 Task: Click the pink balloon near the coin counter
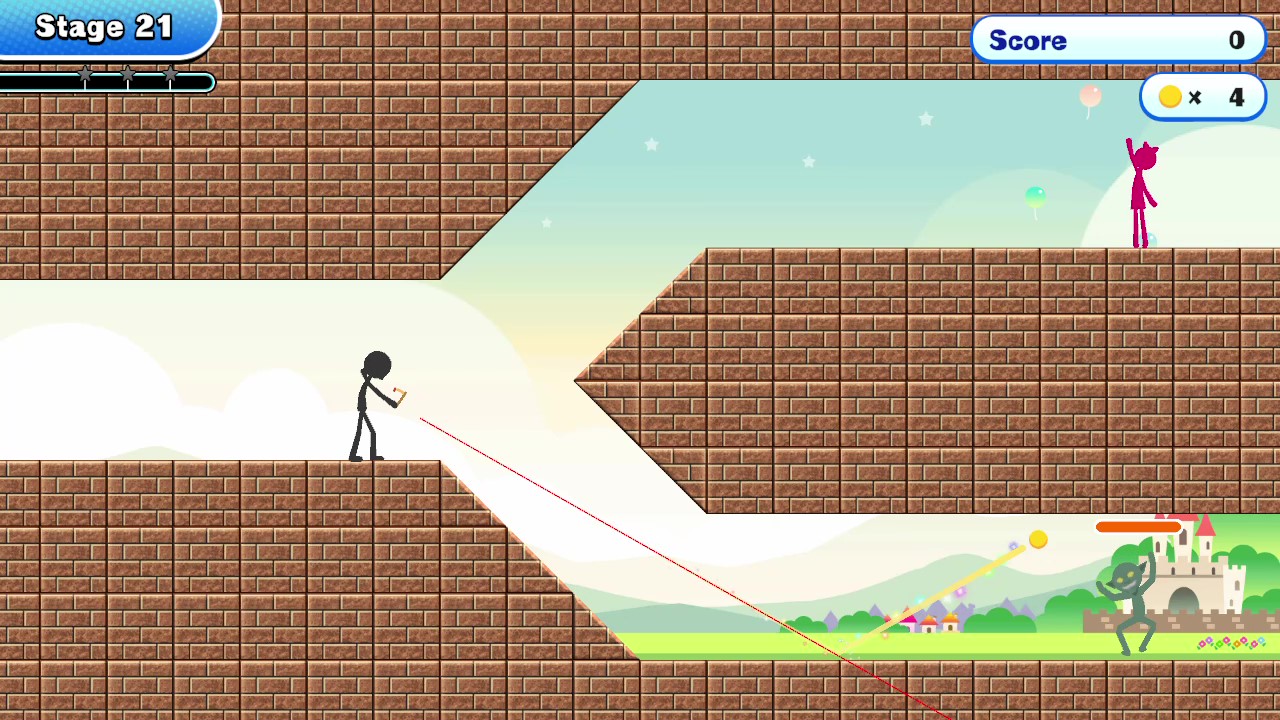1090,97
